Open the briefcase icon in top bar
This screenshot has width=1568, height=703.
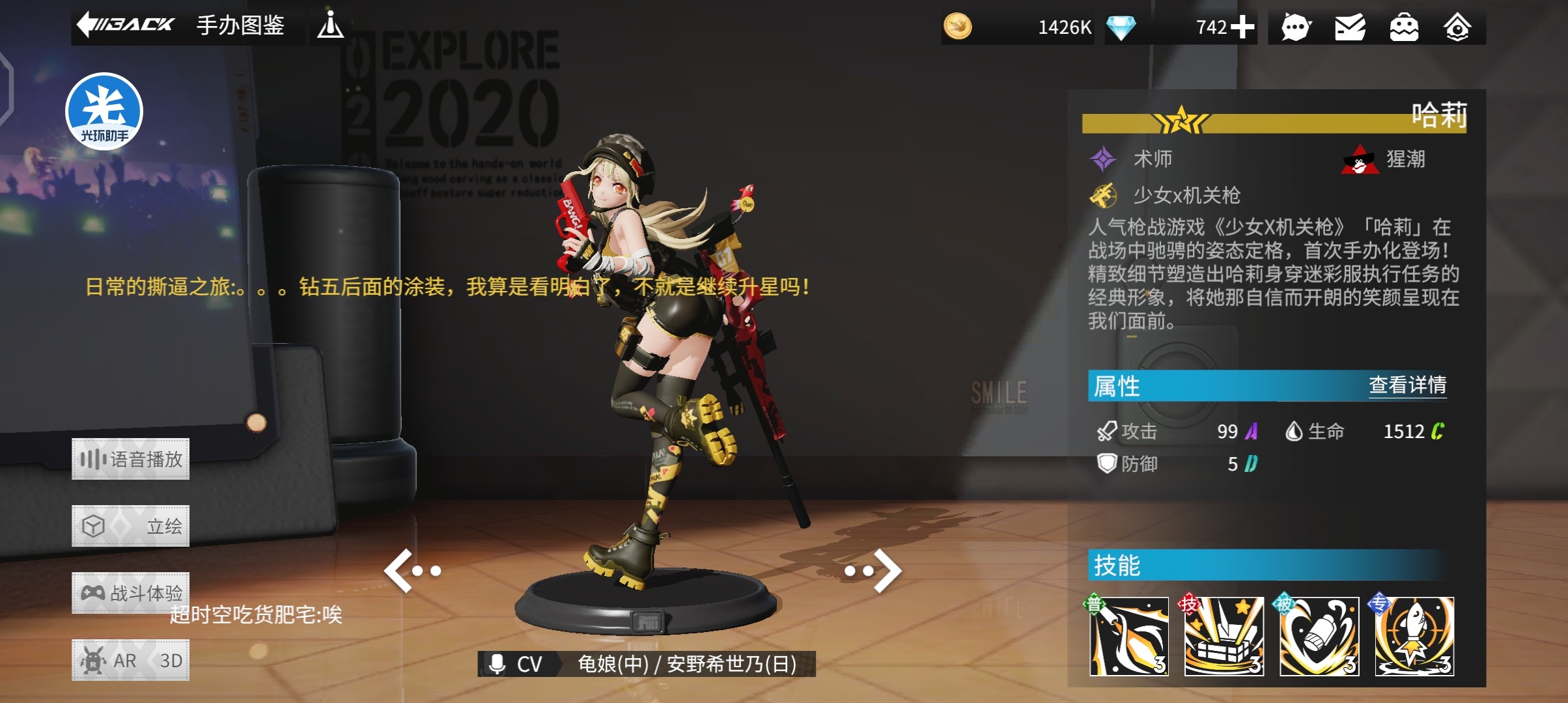(x=1404, y=27)
